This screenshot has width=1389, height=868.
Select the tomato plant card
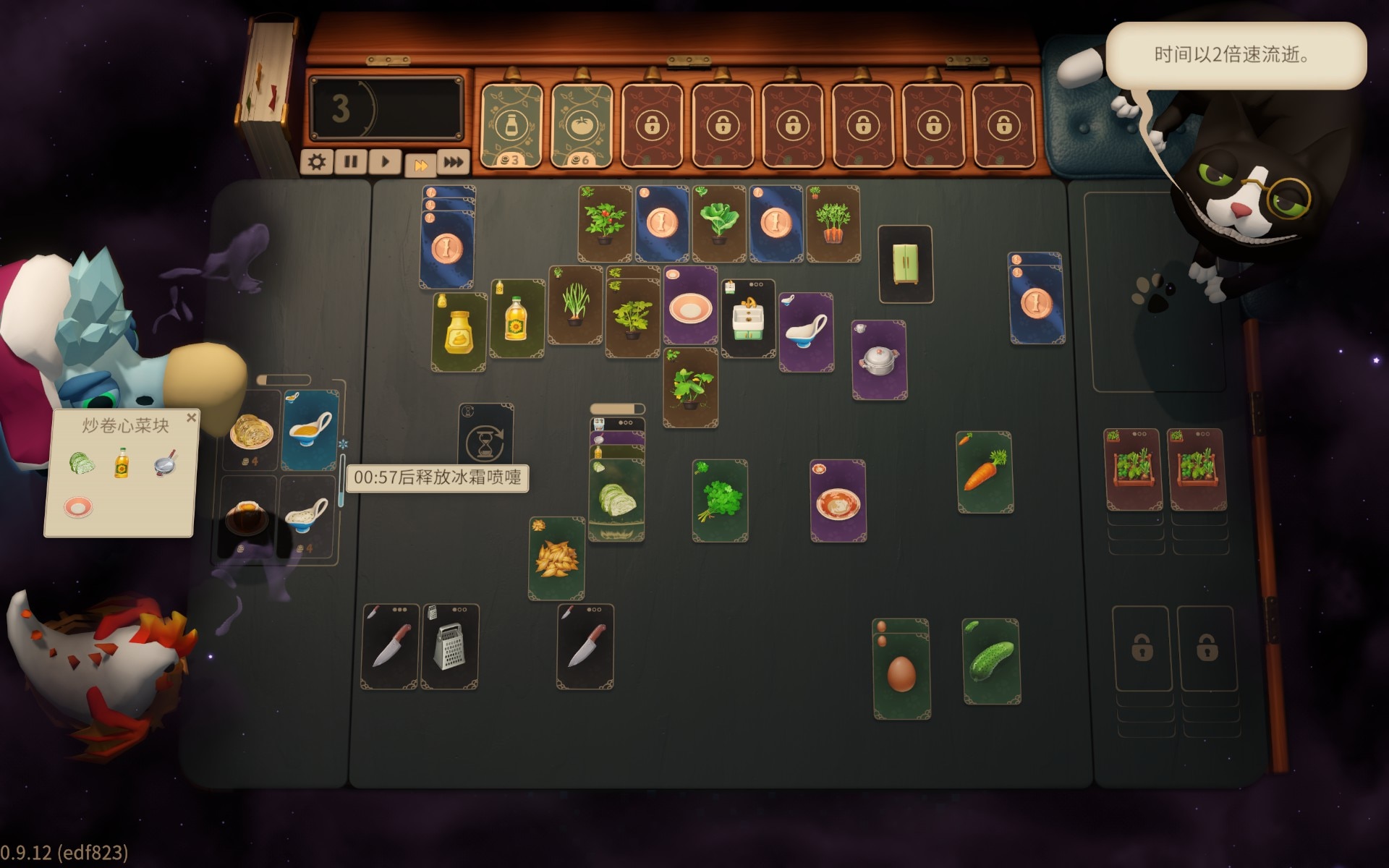(x=605, y=224)
